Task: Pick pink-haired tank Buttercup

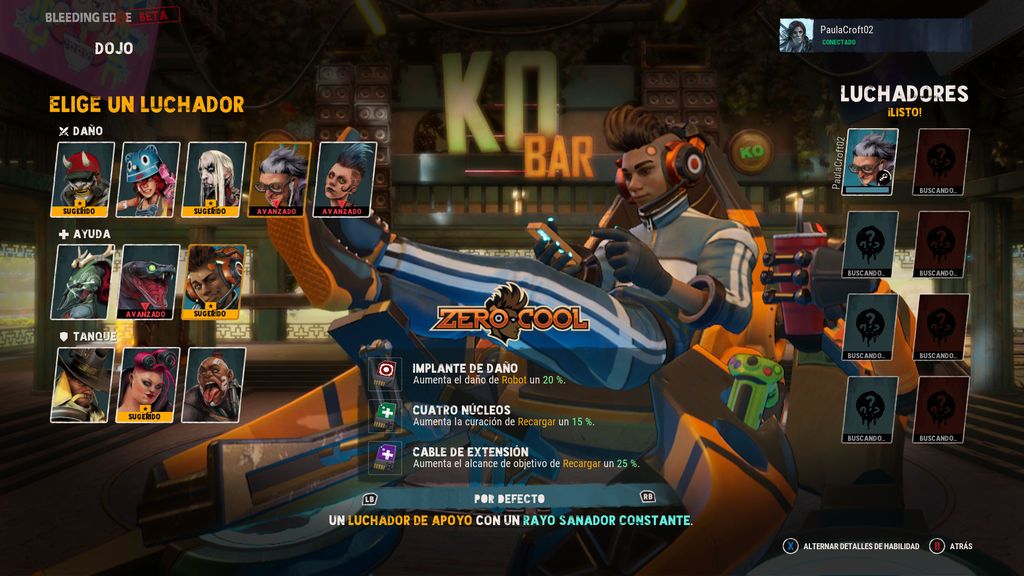Action: [149, 384]
